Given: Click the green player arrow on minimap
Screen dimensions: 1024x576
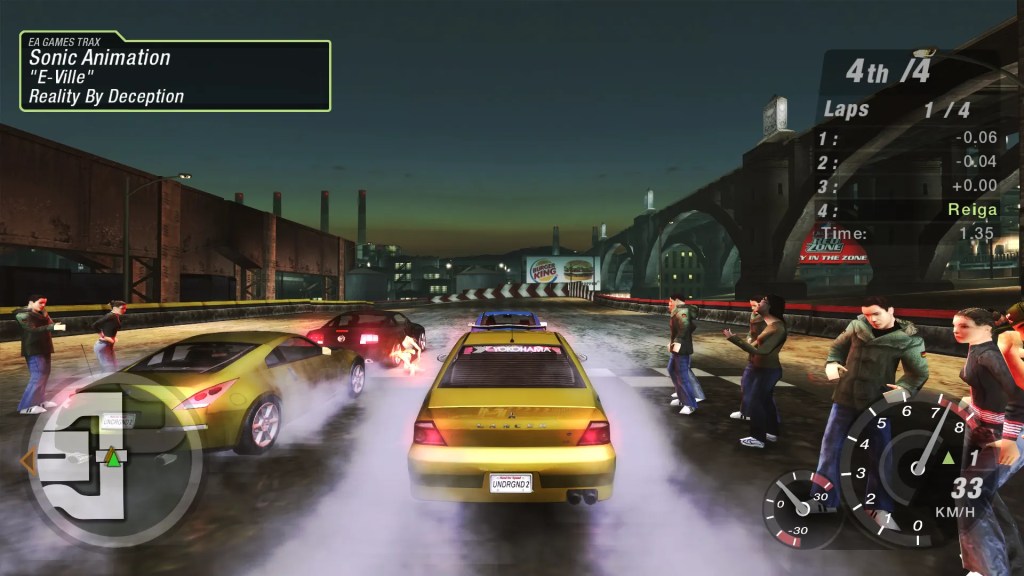Looking at the screenshot, I should click(x=114, y=459).
